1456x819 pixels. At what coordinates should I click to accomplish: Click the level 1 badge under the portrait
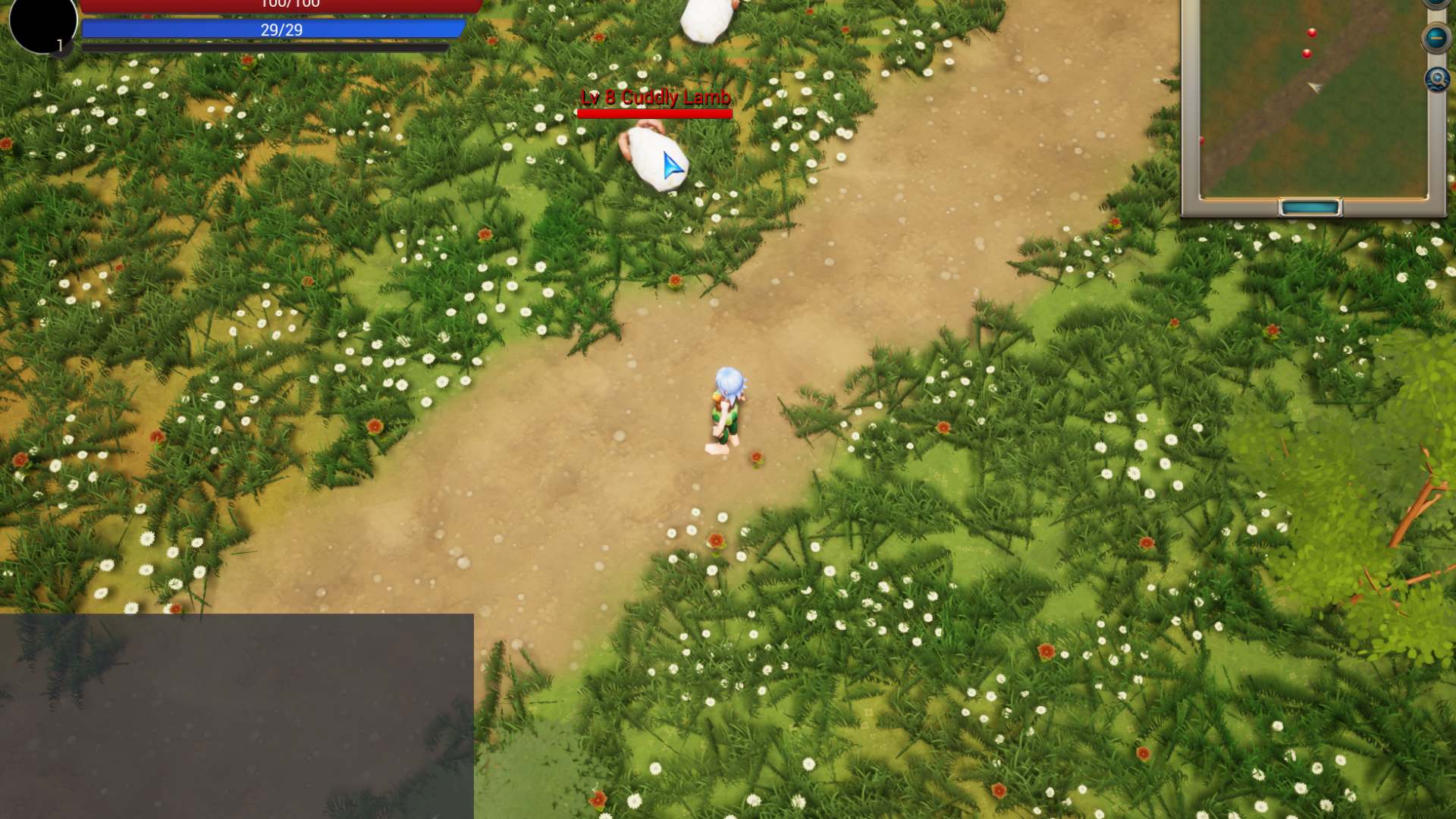(x=58, y=44)
